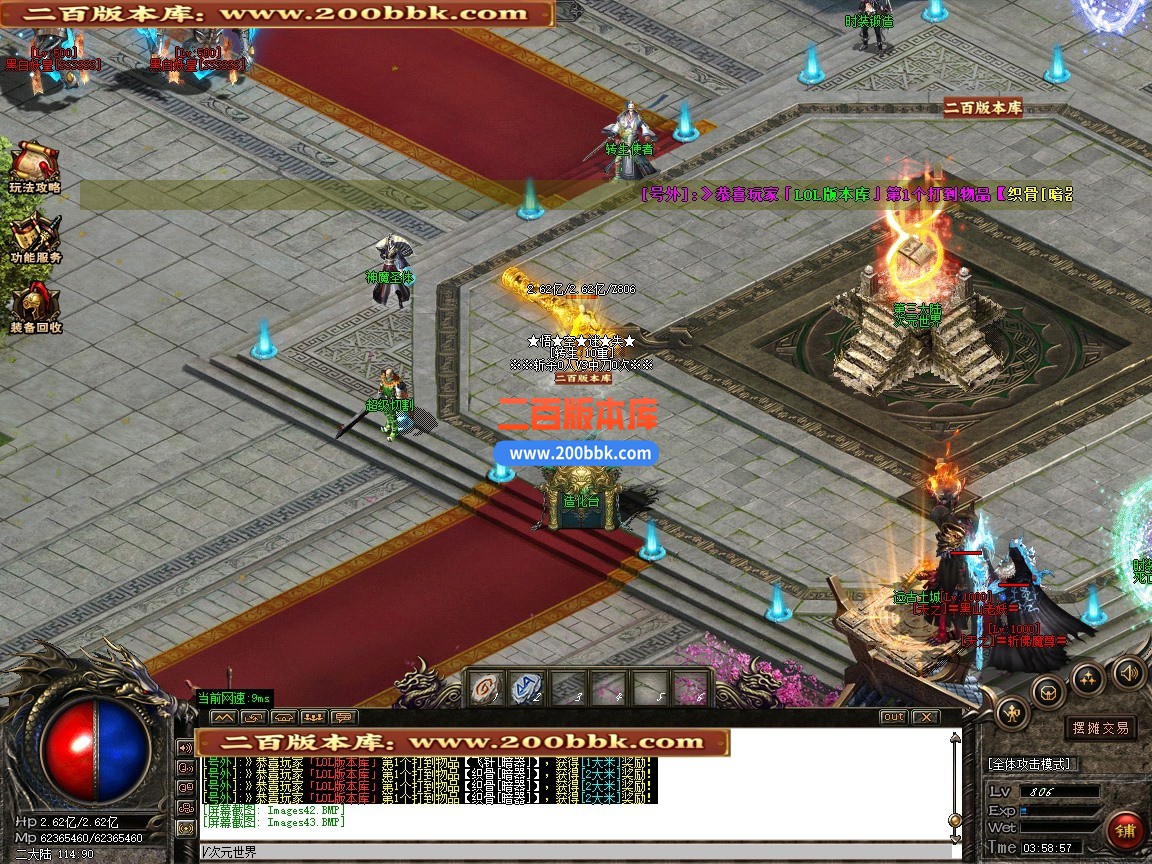Select the blue item in hotbar slot 2

(x=527, y=688)
